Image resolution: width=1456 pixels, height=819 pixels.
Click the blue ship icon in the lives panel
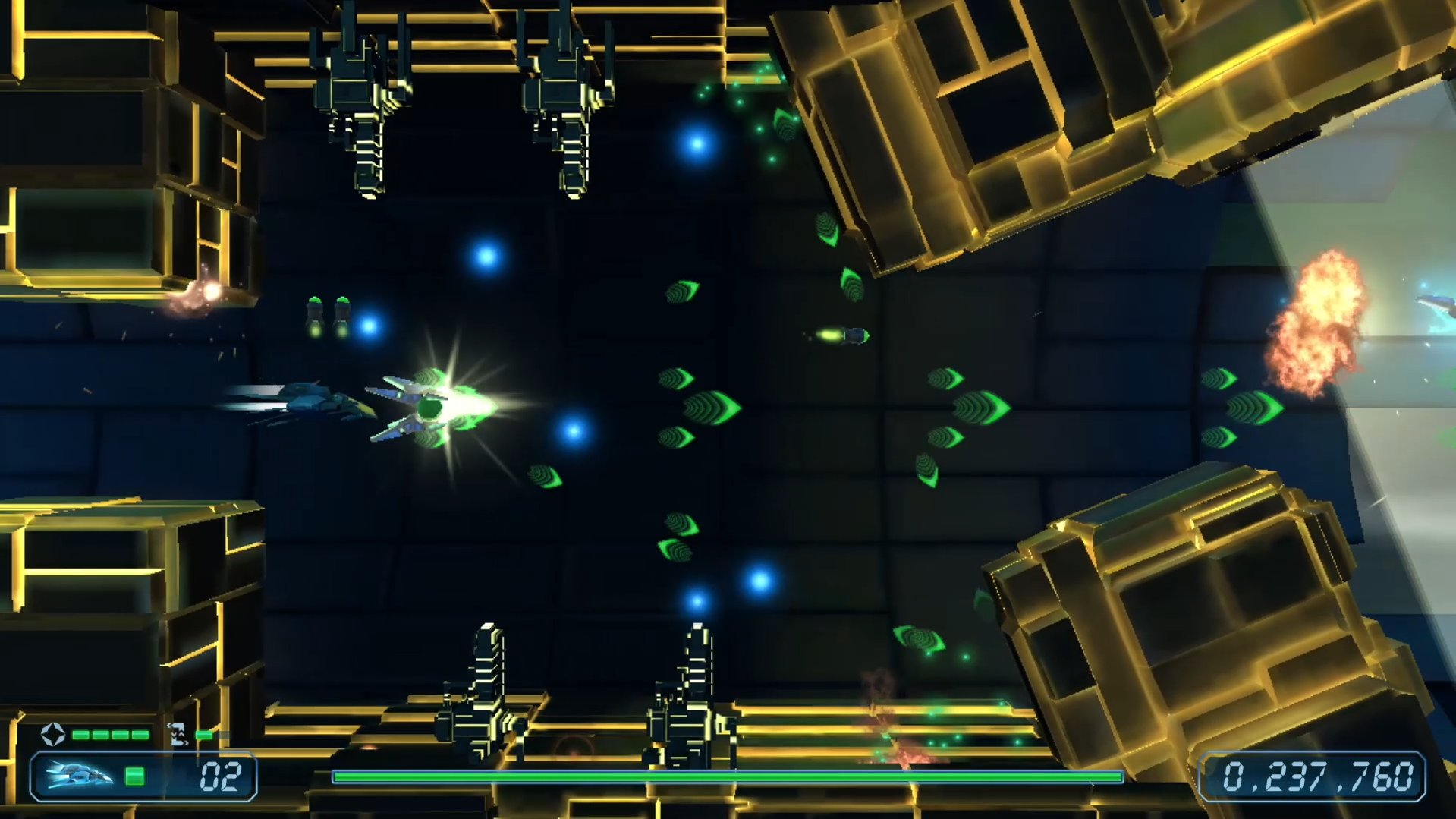click(x=78, y=776)
